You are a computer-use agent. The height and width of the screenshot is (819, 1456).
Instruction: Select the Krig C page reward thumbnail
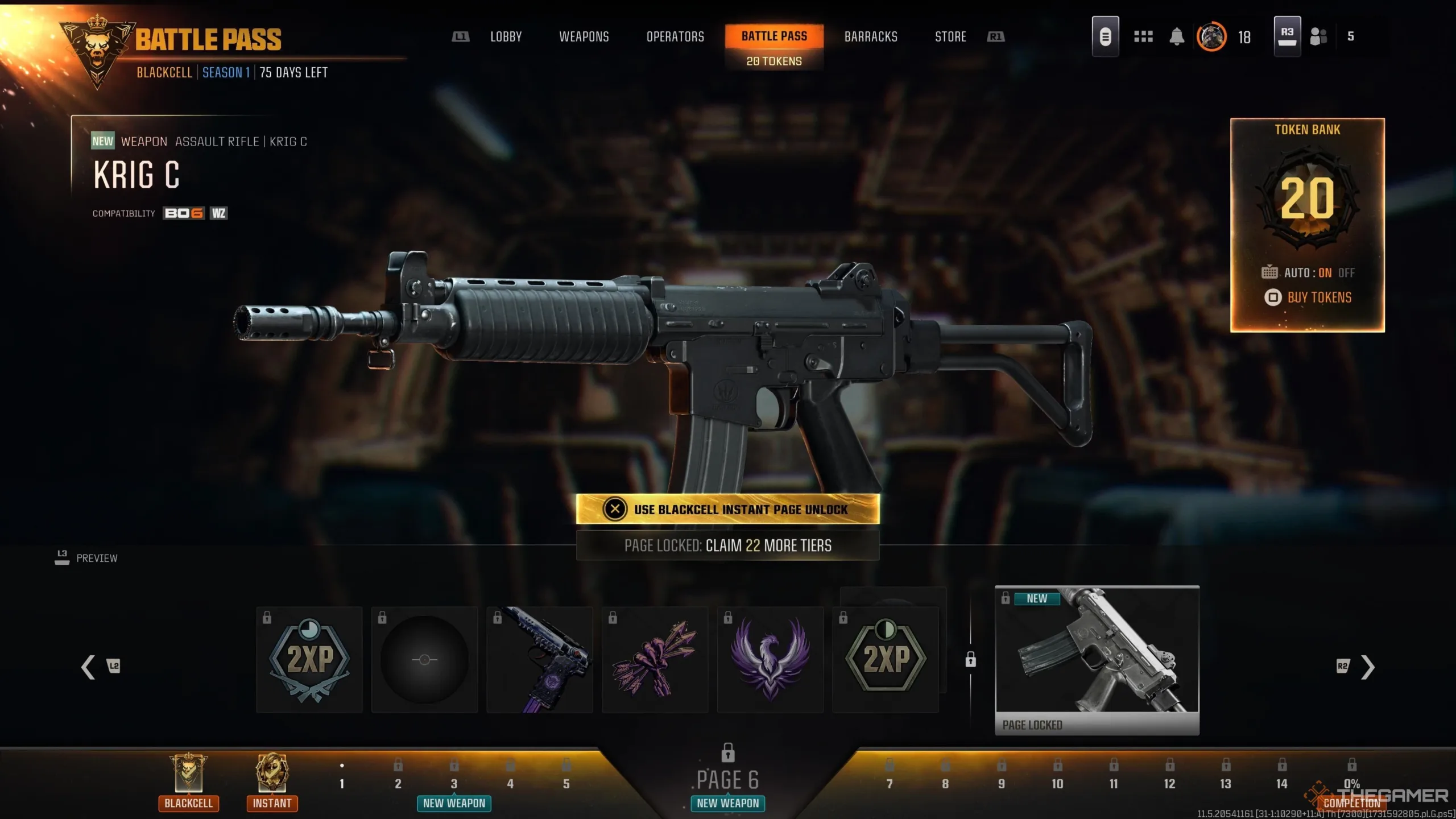click(x=1097, y=660)
